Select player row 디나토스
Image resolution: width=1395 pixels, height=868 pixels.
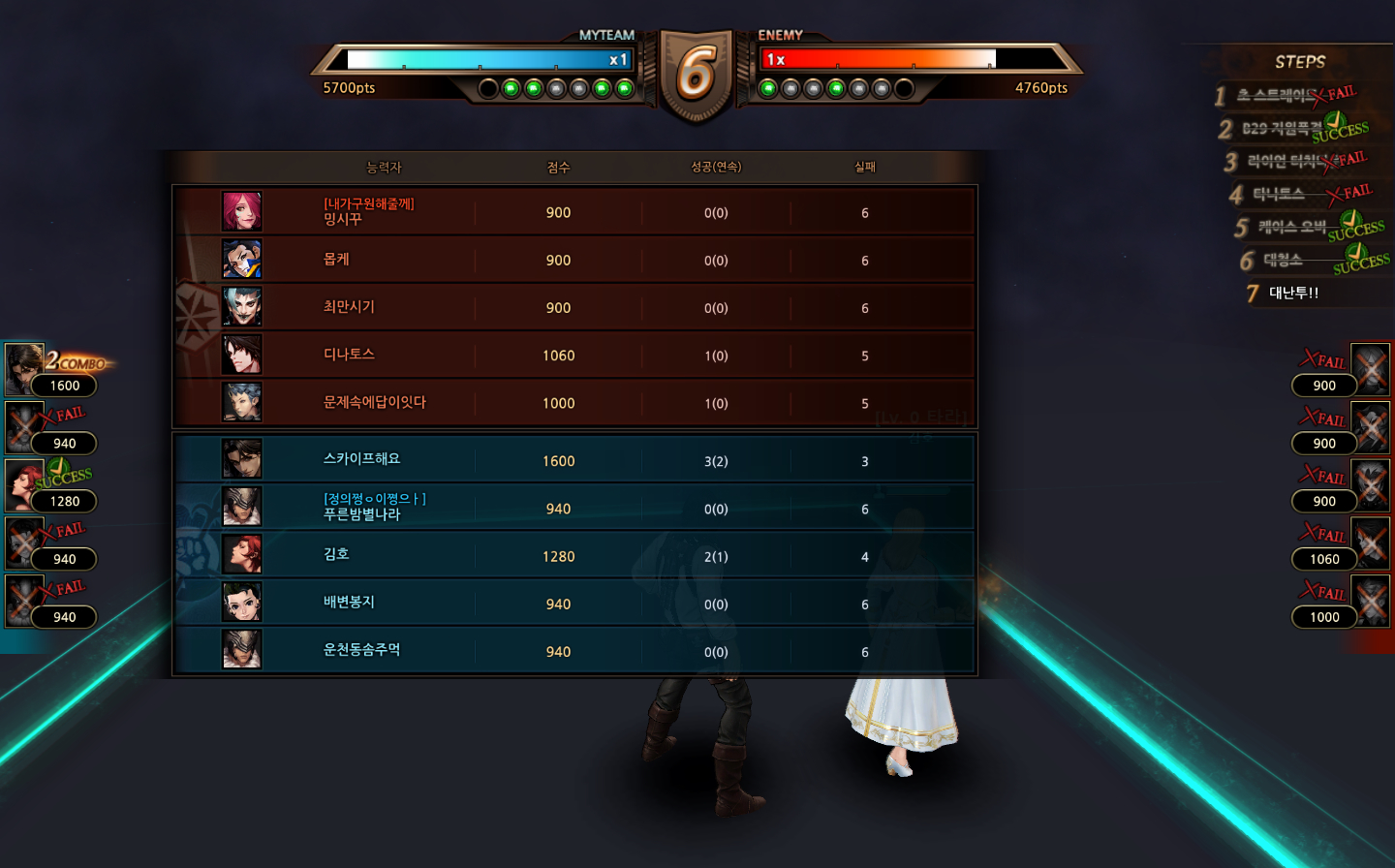point(573,355)
